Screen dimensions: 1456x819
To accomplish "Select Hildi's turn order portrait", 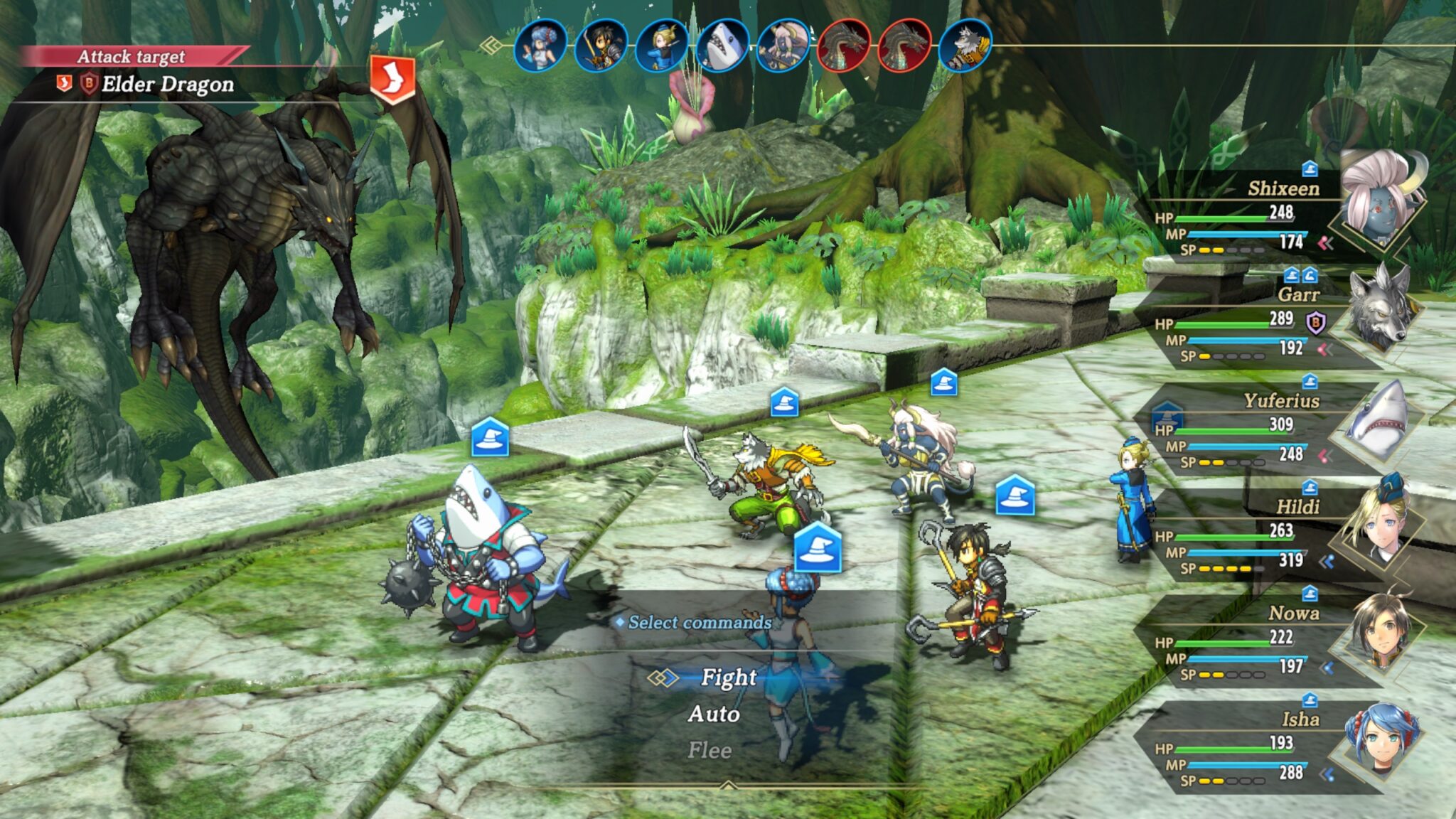I will pyautogui.click(x=661, y=45).
